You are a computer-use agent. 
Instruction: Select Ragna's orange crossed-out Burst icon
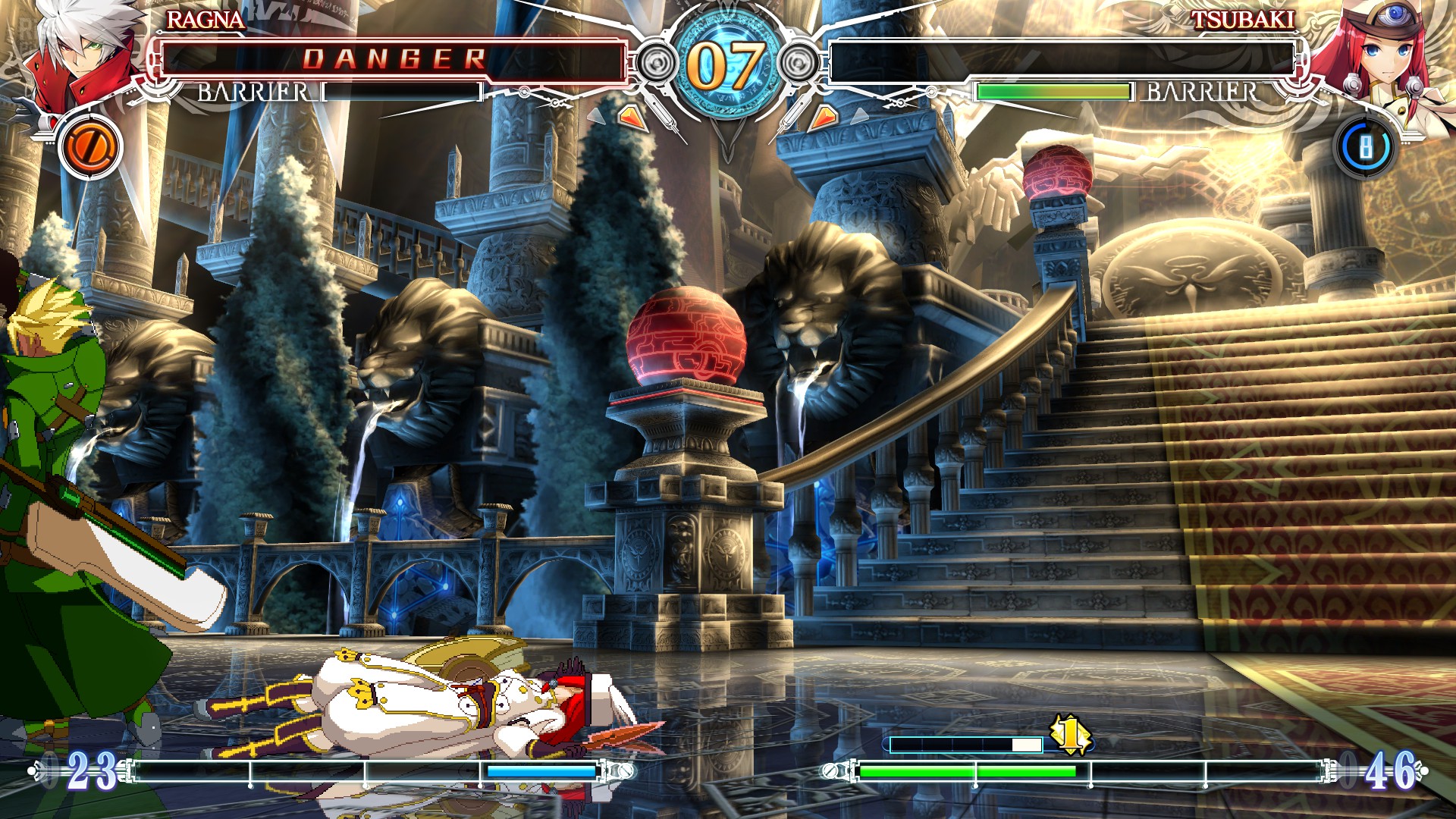pyautogui.click(x=90, y=146)
